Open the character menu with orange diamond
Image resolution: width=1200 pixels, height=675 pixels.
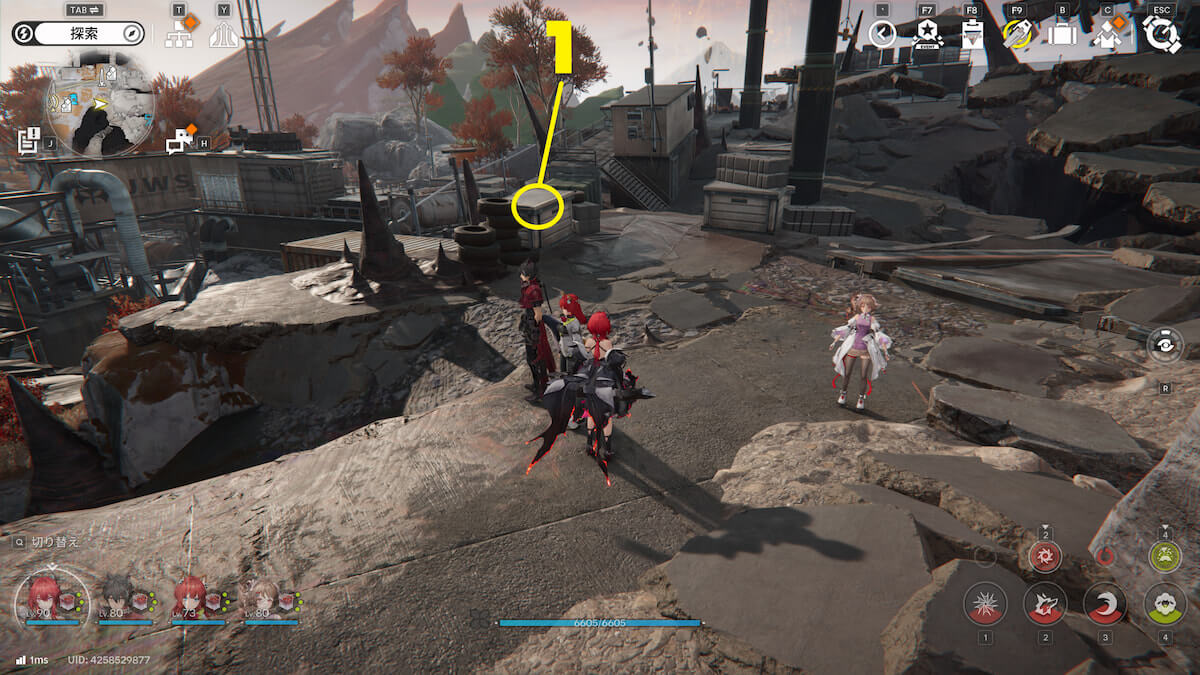tap(1107, 34)
